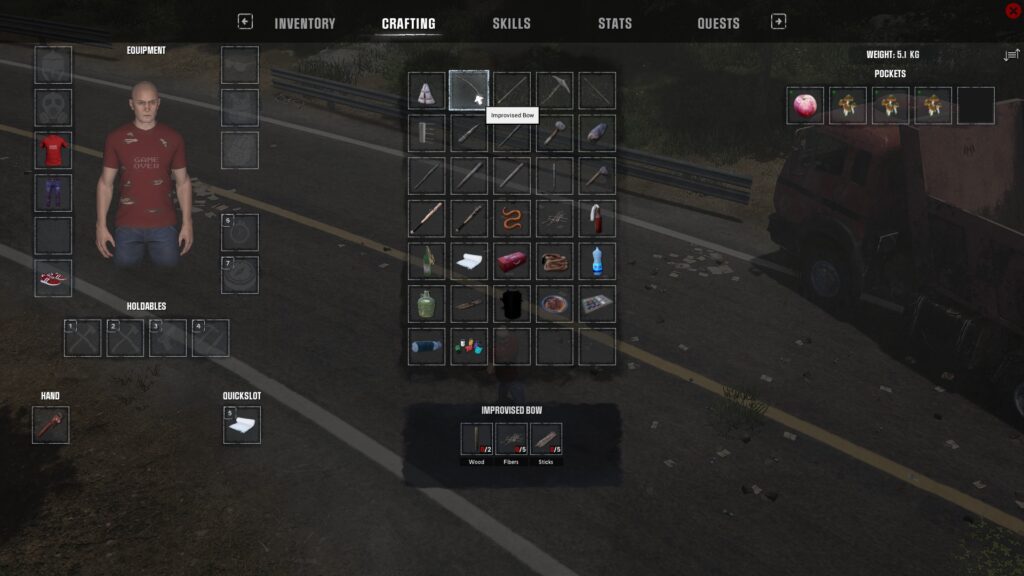This screenshot has height=576, width=1024.
Task: Switch to the Inventory tab
Action: [304, 24]
